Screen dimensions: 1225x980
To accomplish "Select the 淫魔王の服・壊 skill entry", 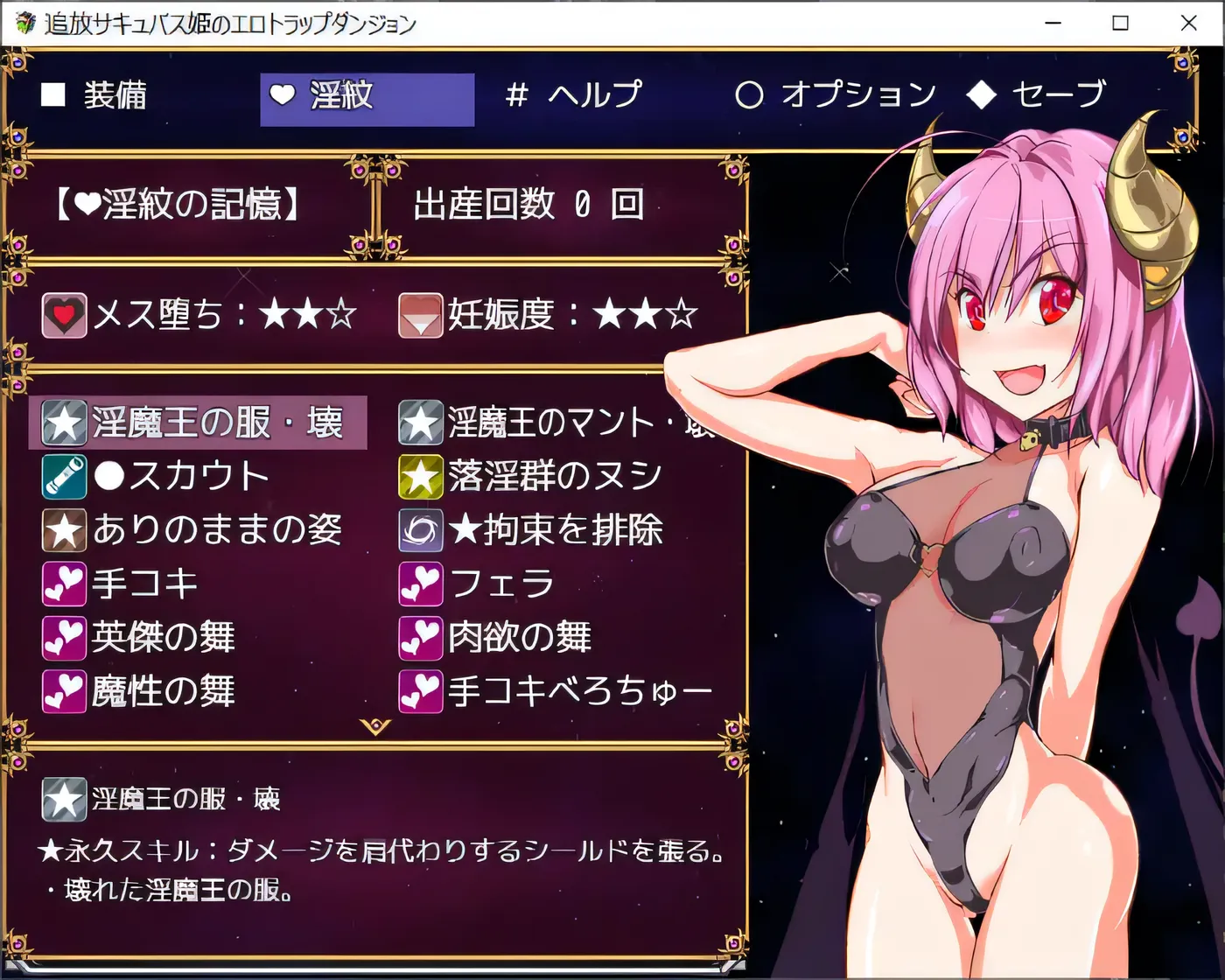I will [x=198, y=423].
